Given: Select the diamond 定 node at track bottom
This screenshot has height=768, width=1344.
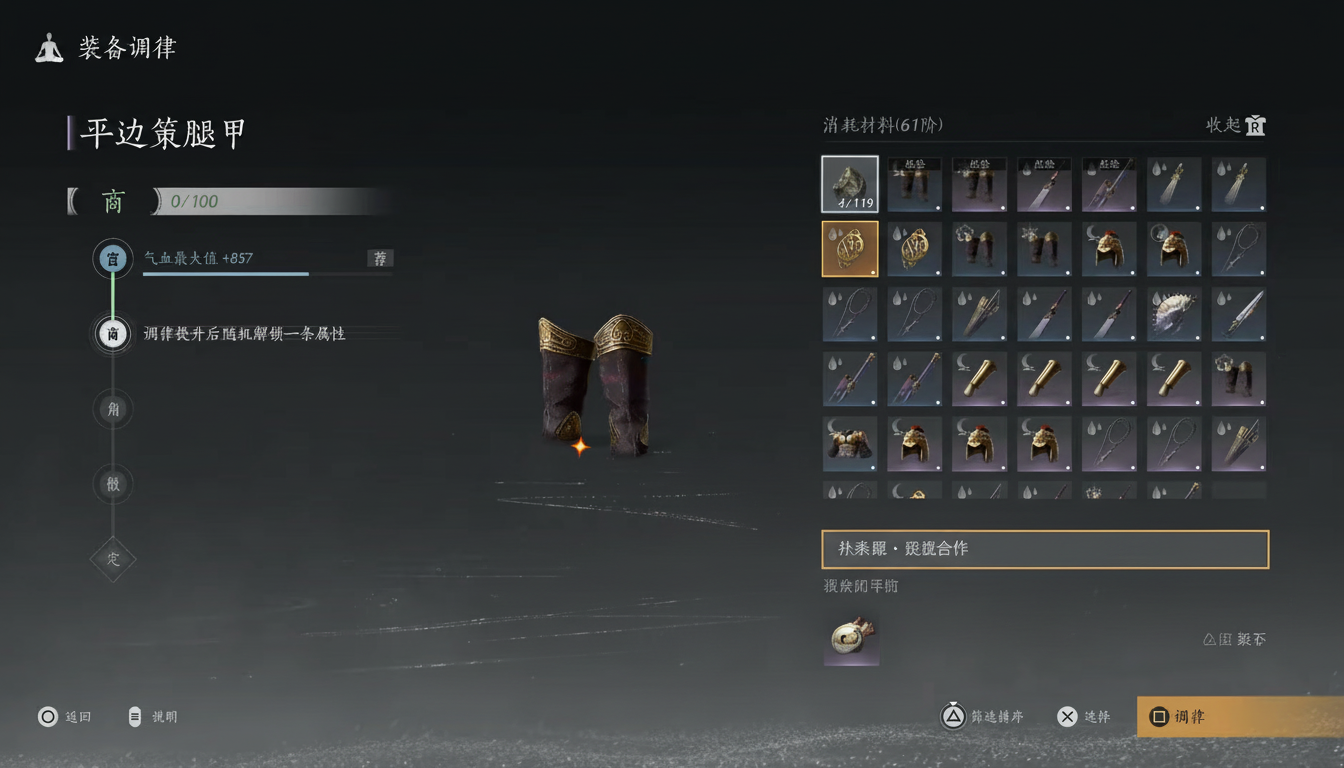Looking at the screenshot, I should (112, 559).
